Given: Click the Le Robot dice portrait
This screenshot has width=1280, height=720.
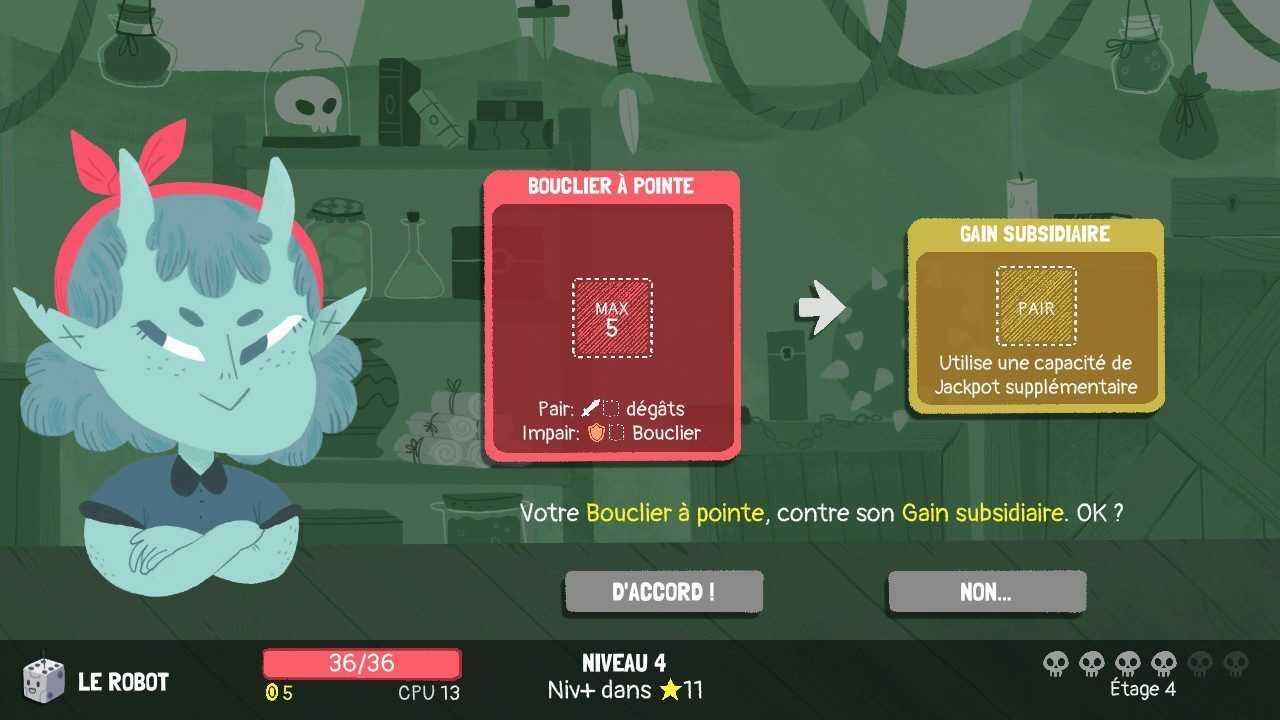Looking at the screenshot, I should [44, 681].
